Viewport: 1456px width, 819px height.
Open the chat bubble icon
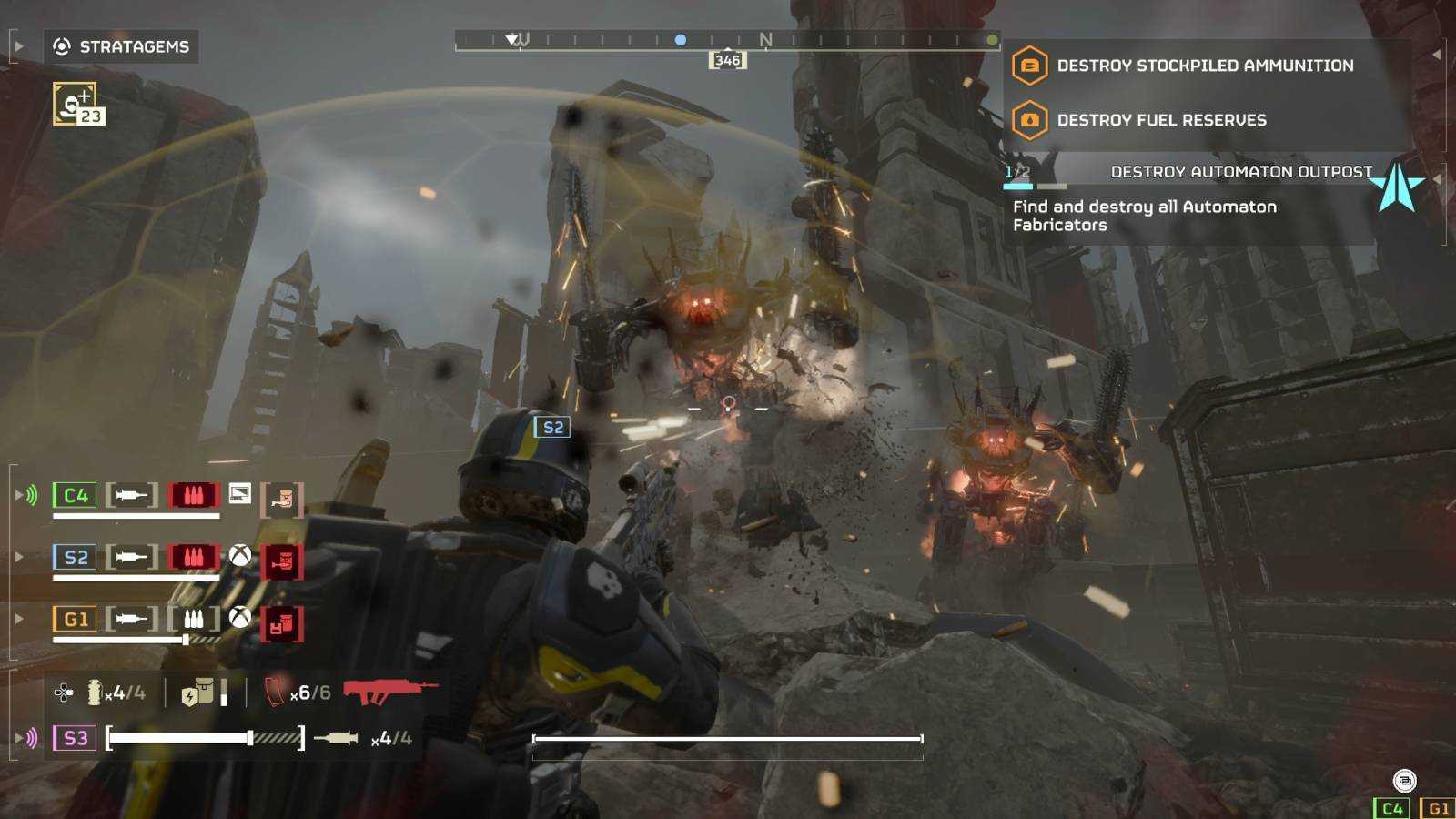[x=1404, y=780]
